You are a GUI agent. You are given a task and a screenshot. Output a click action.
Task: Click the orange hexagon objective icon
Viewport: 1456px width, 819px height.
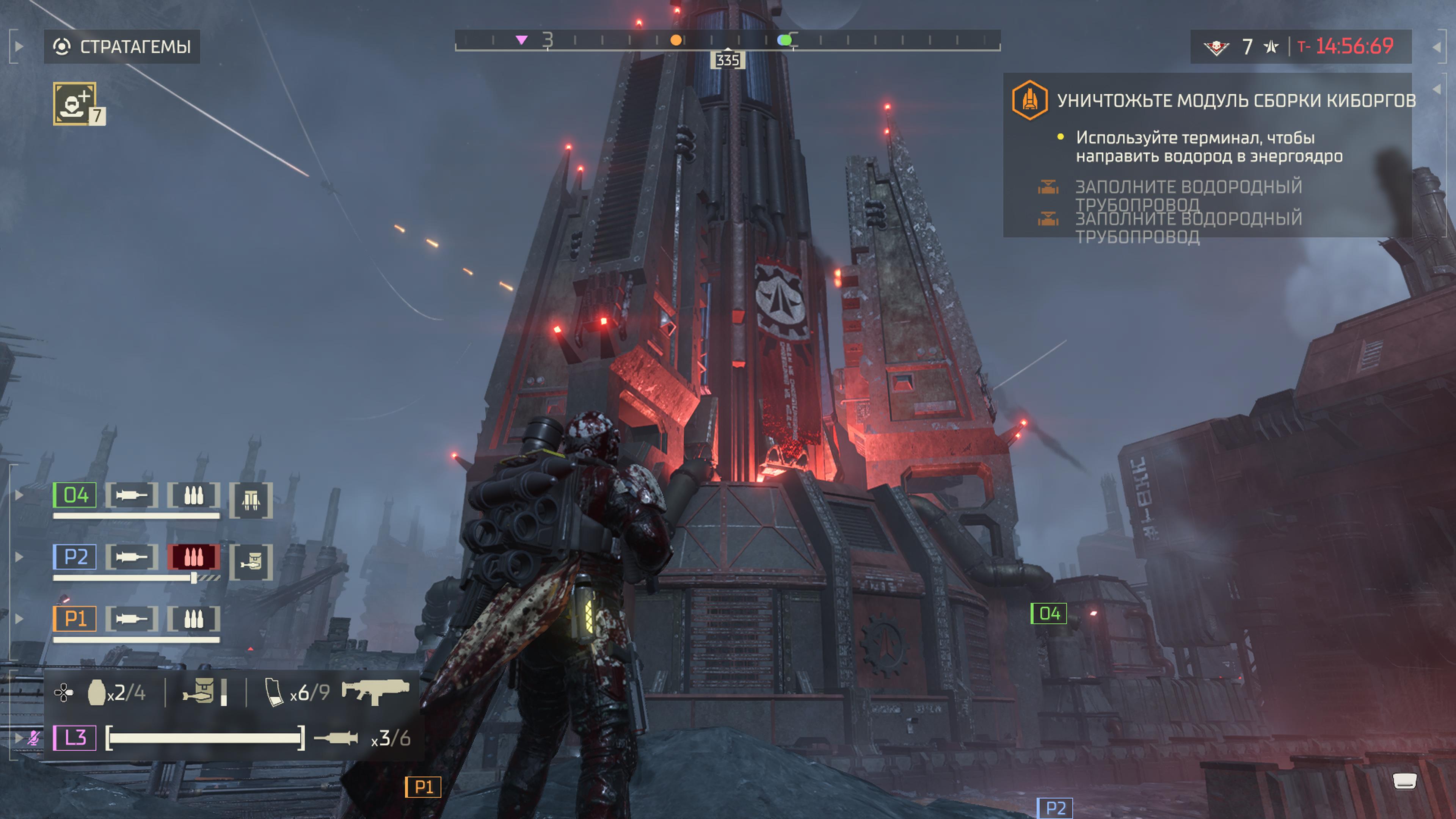coord(1029,100)
